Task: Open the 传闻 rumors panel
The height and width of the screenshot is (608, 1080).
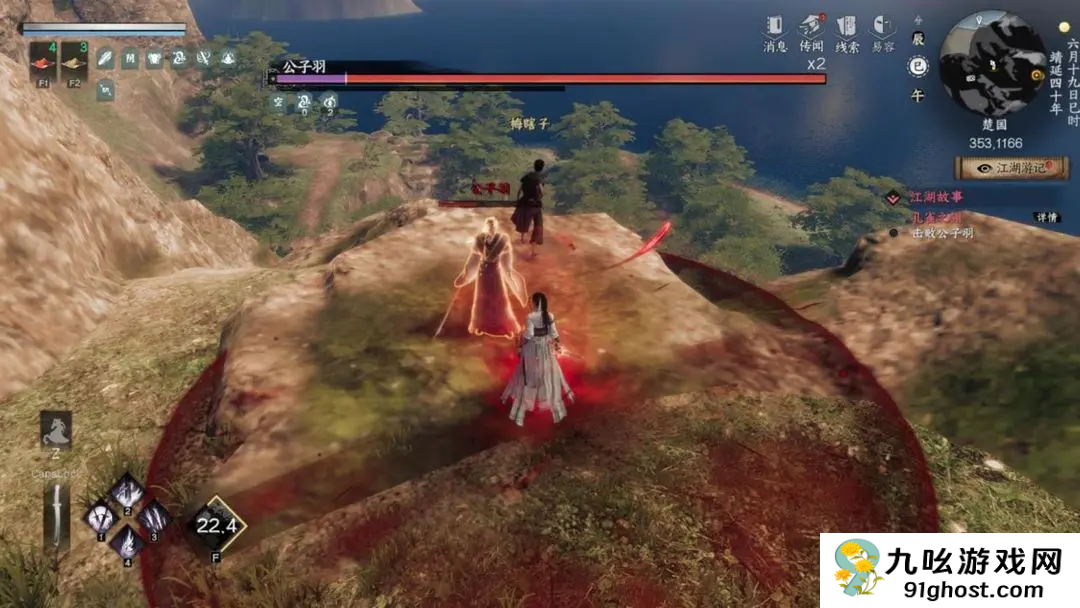Action: click(x=811, y=30)
